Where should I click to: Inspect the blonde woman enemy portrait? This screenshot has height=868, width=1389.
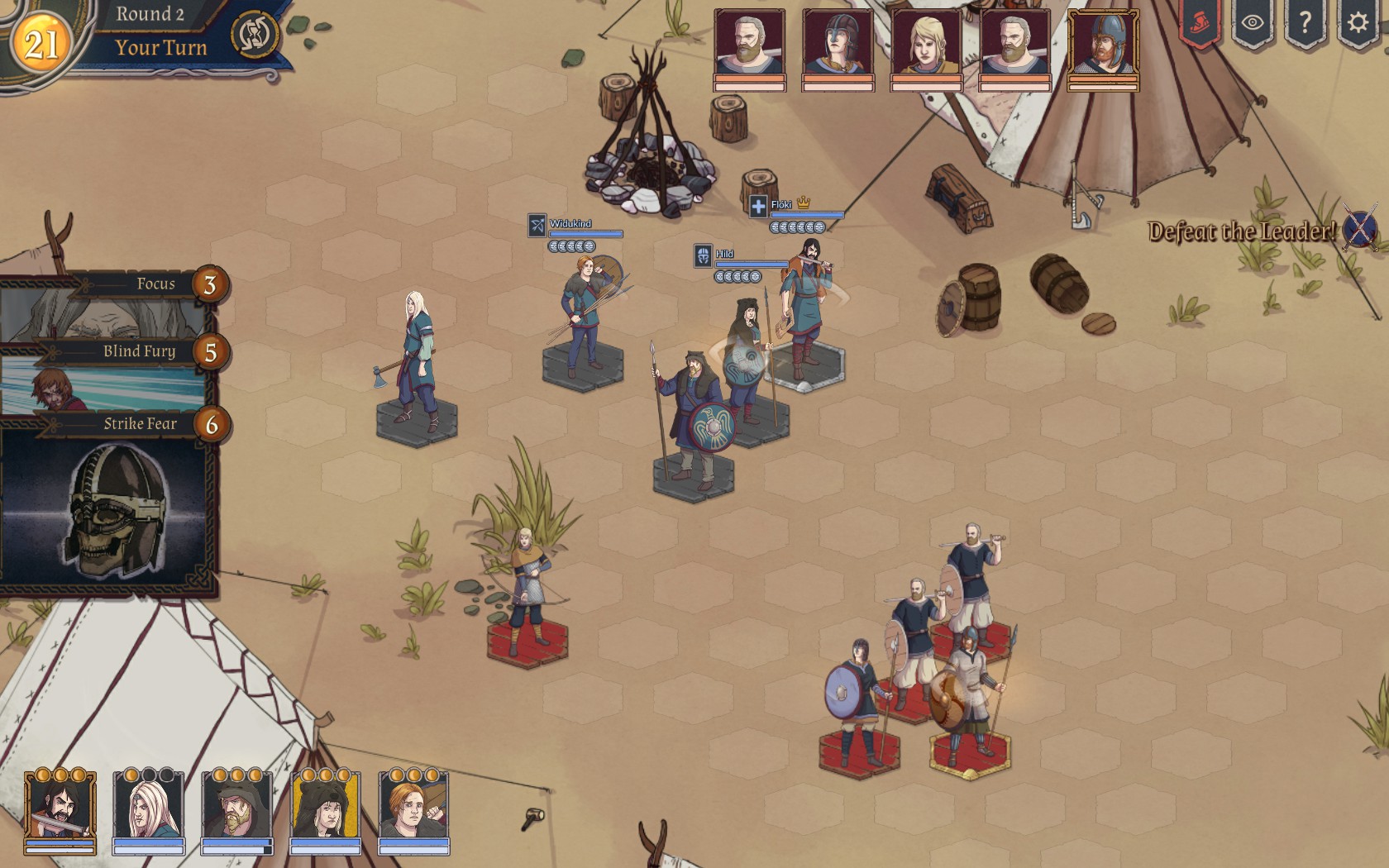[927, 45]
